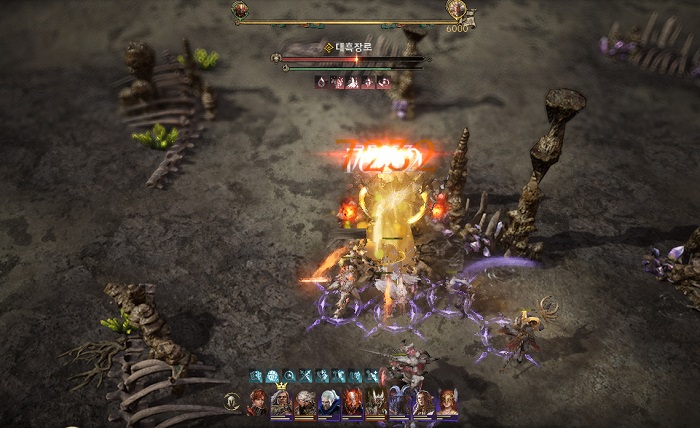Choose the white-haired hero in the blue cloak
The height and width of the screenshot is (428, 700).
(x=329, y=402)
